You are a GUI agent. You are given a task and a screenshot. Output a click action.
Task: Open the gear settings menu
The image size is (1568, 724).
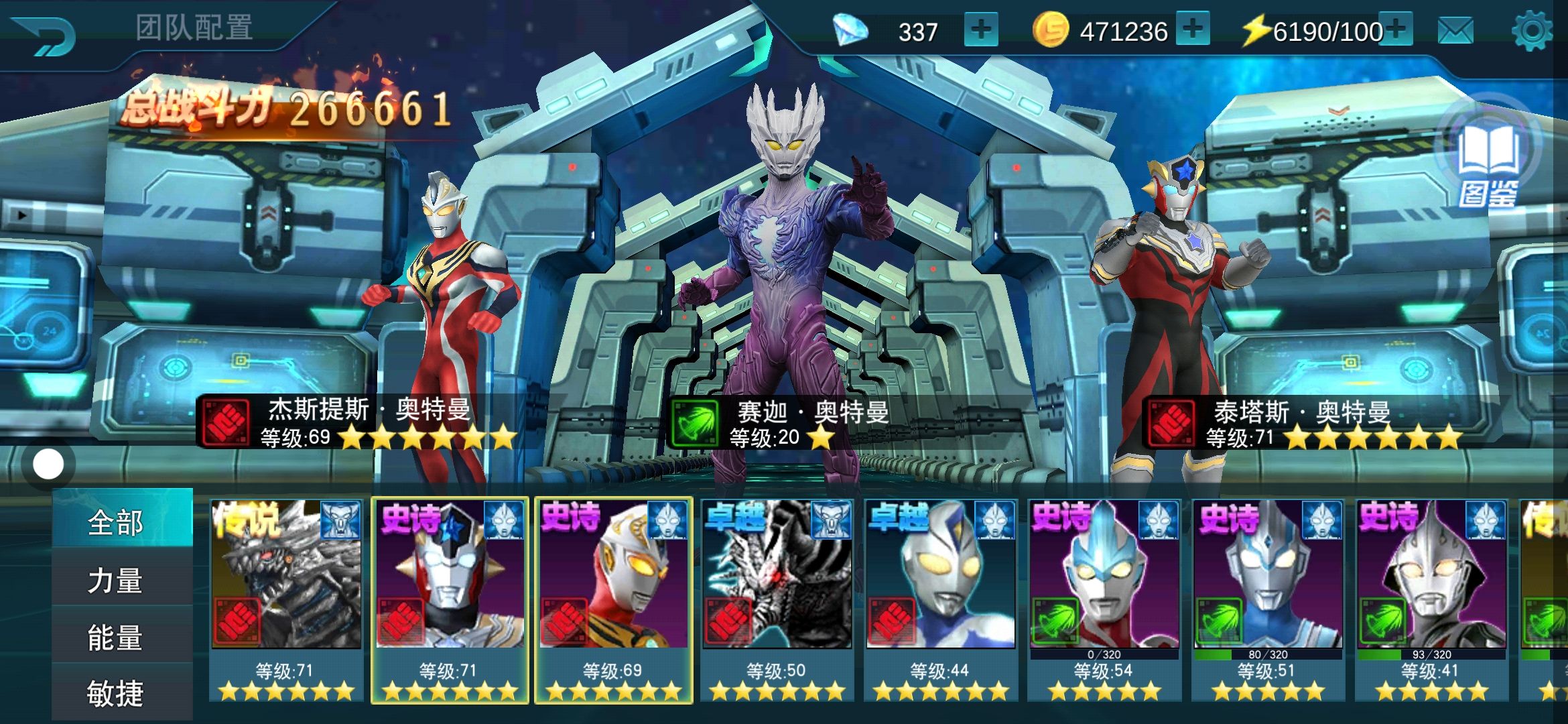(1532, 31)
